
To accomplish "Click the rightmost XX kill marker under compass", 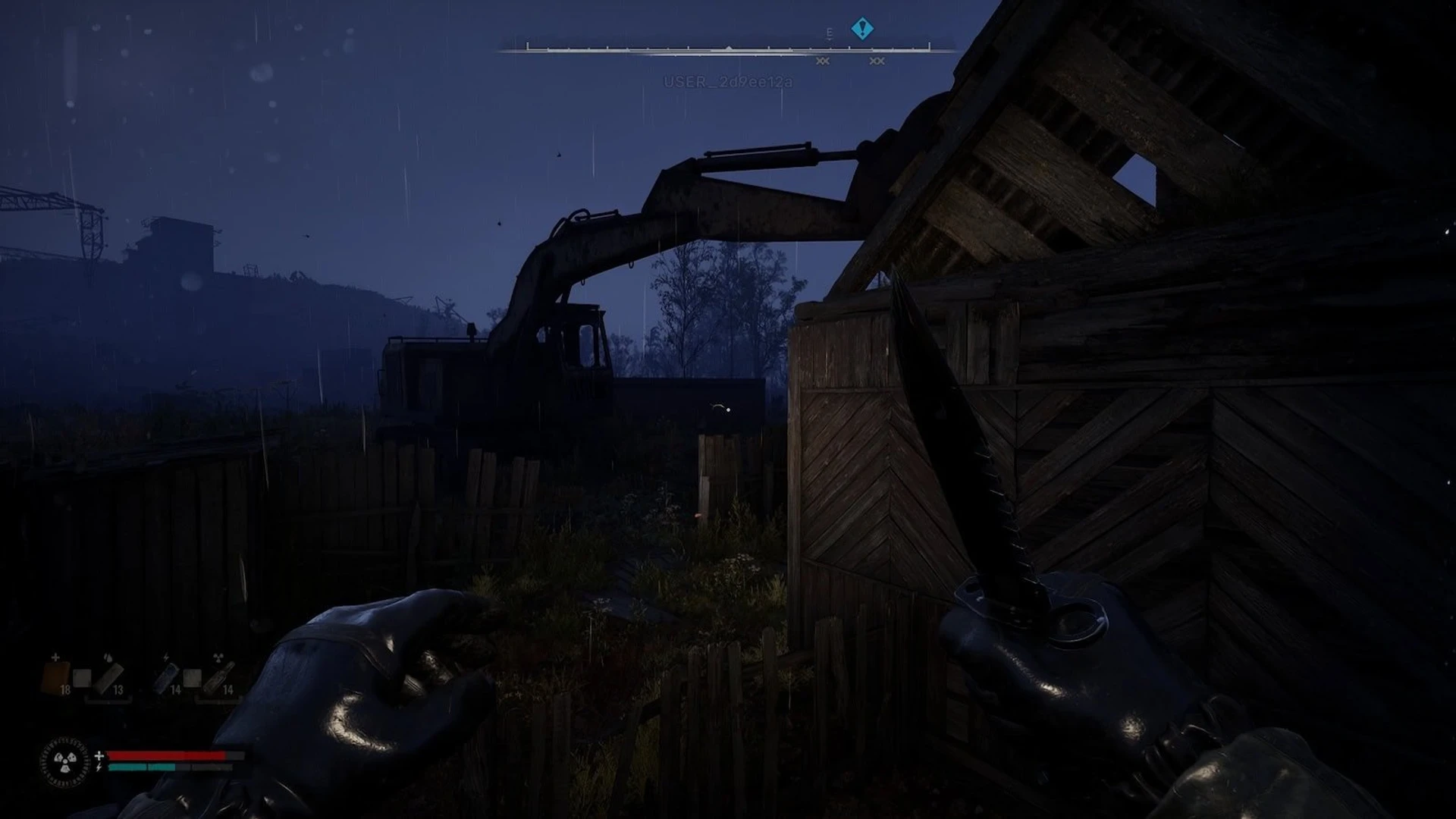I will pos(877,61).
